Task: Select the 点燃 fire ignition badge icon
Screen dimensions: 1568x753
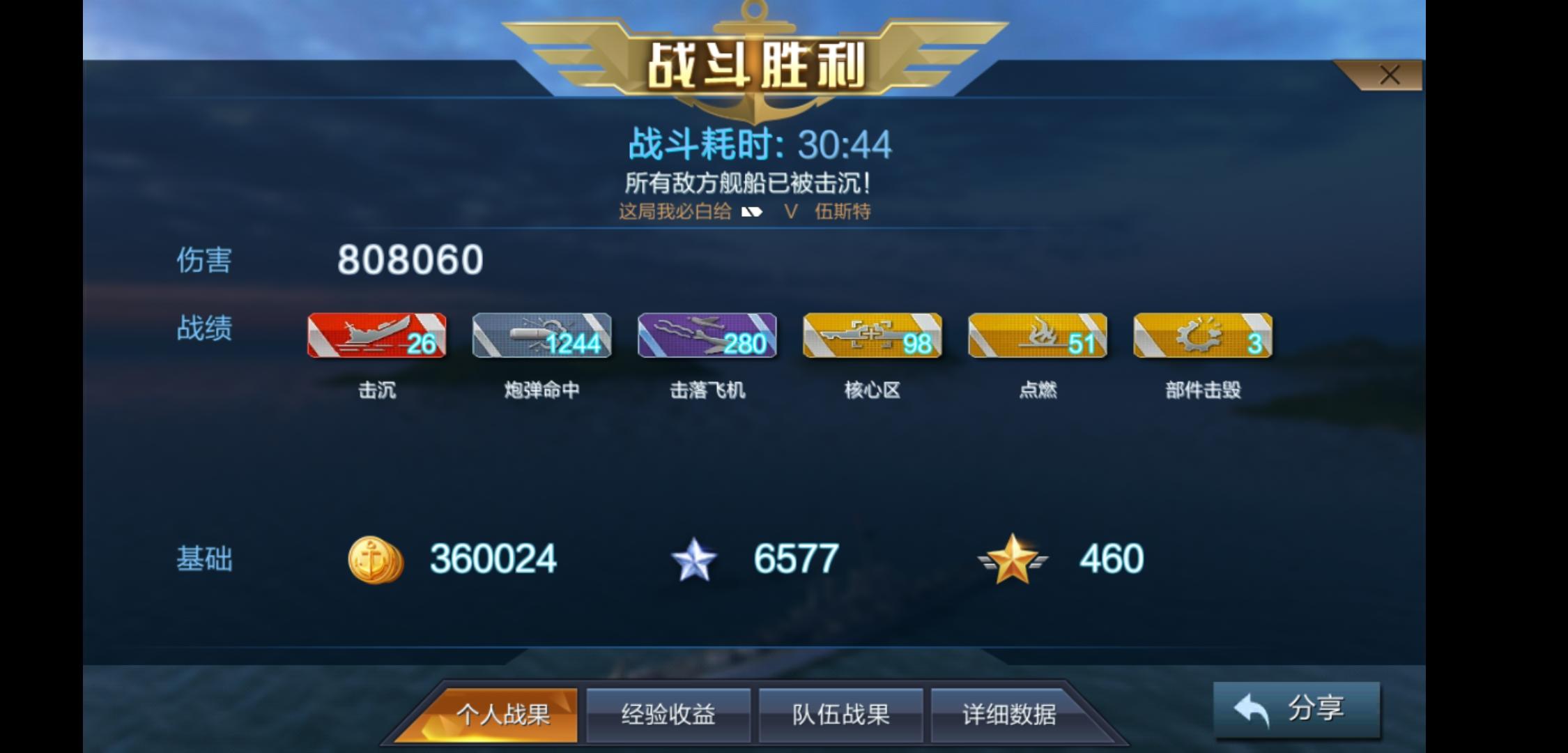Action: [x=1036, y=337]
